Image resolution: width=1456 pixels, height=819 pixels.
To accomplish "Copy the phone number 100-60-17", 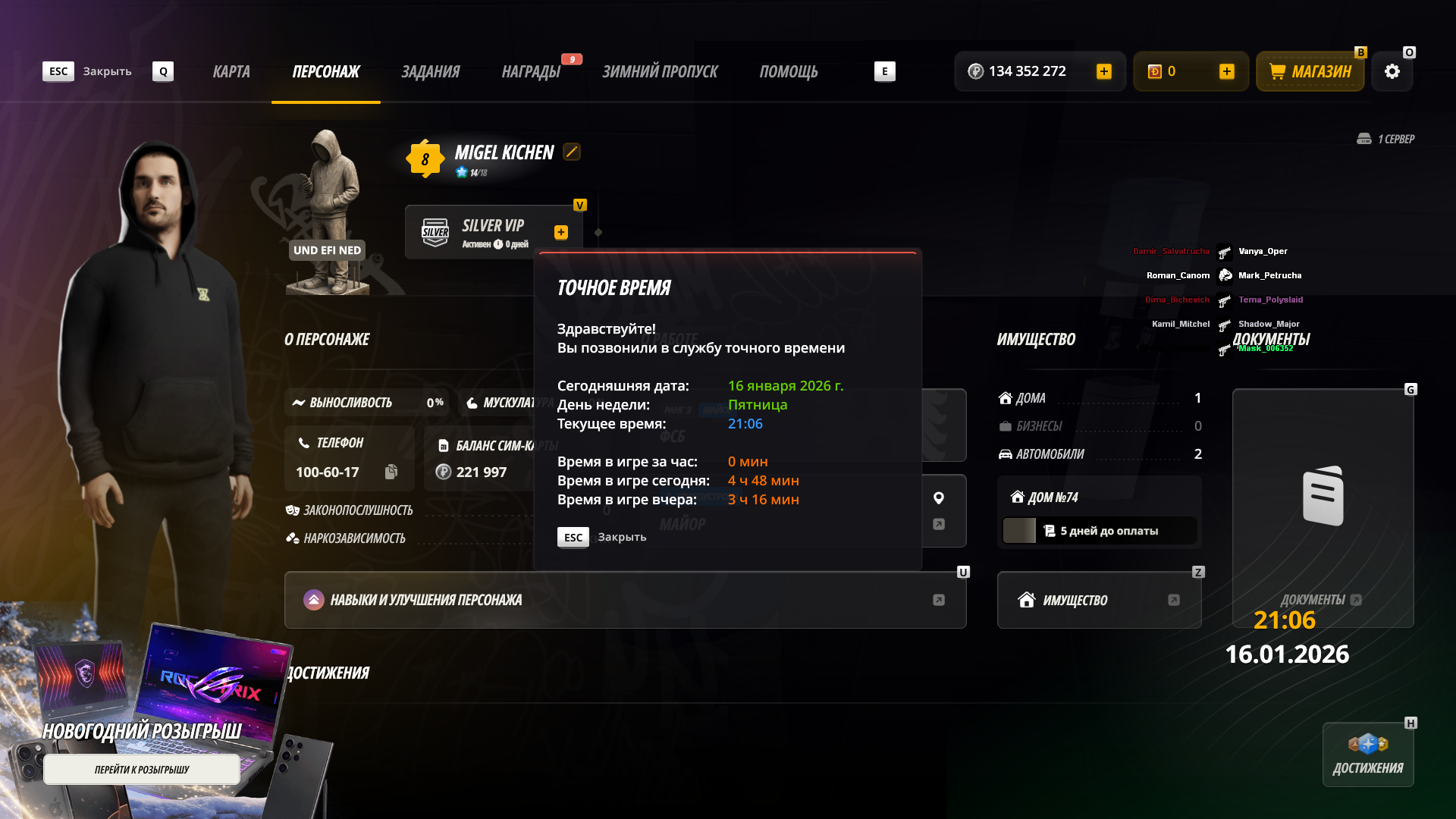I will click(391, 472).
